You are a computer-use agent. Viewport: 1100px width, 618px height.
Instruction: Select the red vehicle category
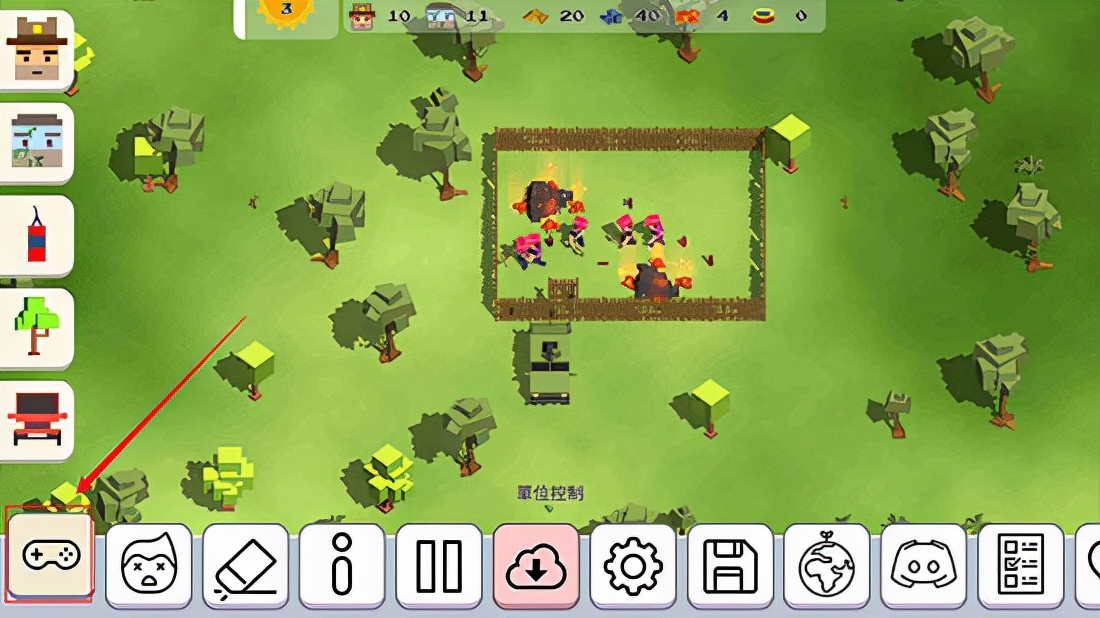pos(37,420)
